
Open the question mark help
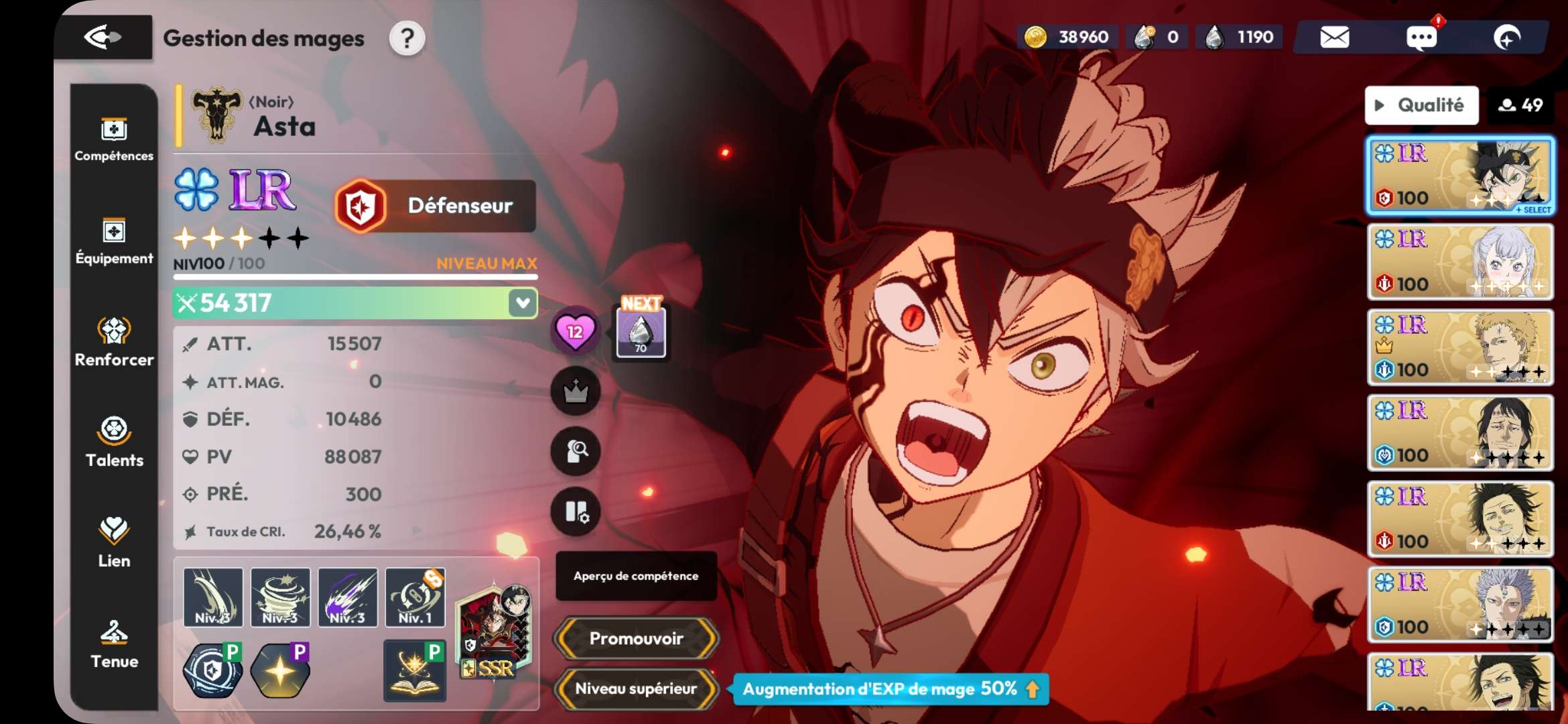pos(407,39)
